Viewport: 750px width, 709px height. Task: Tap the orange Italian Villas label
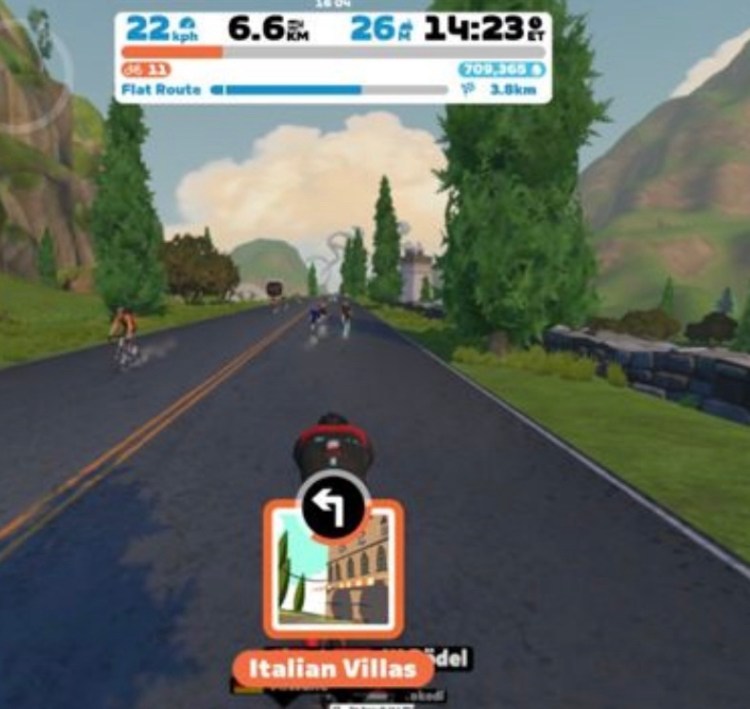tap(332, 668)
